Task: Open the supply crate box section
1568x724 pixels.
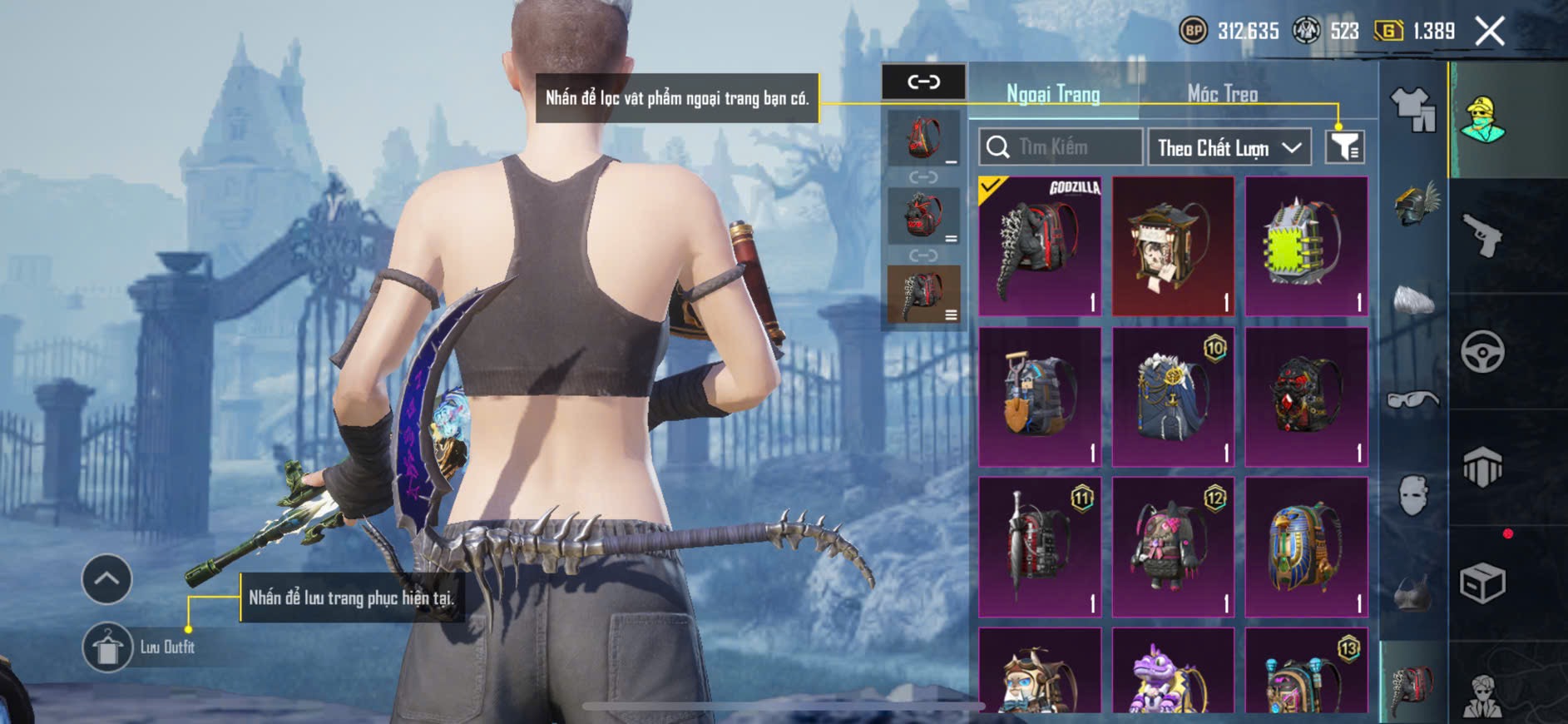Action: click(x=1482, y=583)
